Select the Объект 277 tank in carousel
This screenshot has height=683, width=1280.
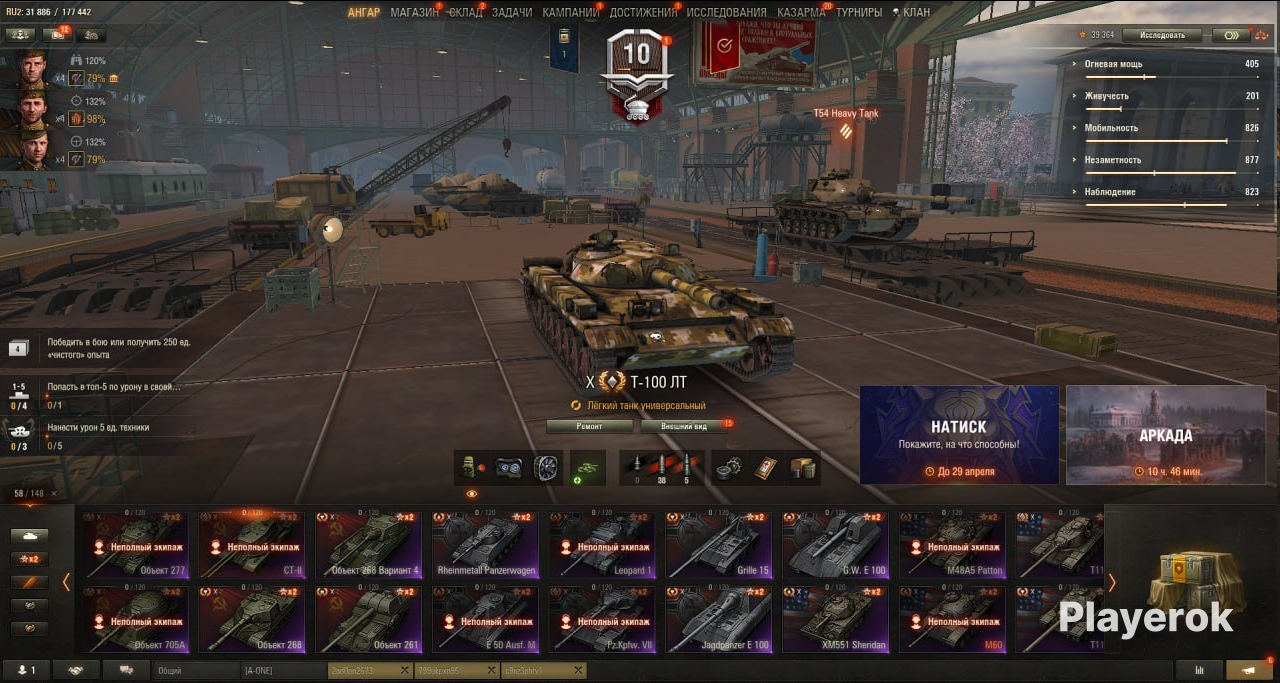(x=136, y=545)
